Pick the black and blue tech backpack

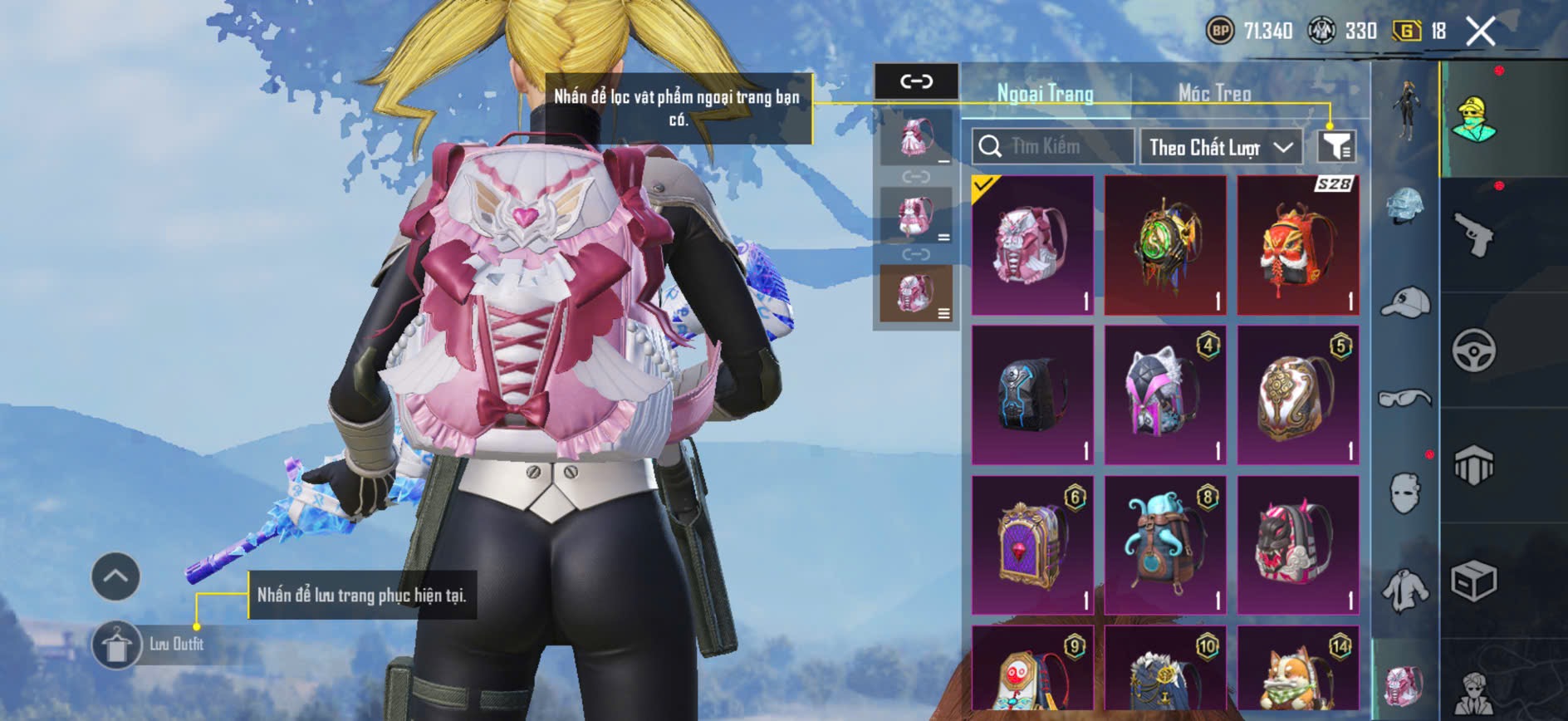click(1032, 395)
